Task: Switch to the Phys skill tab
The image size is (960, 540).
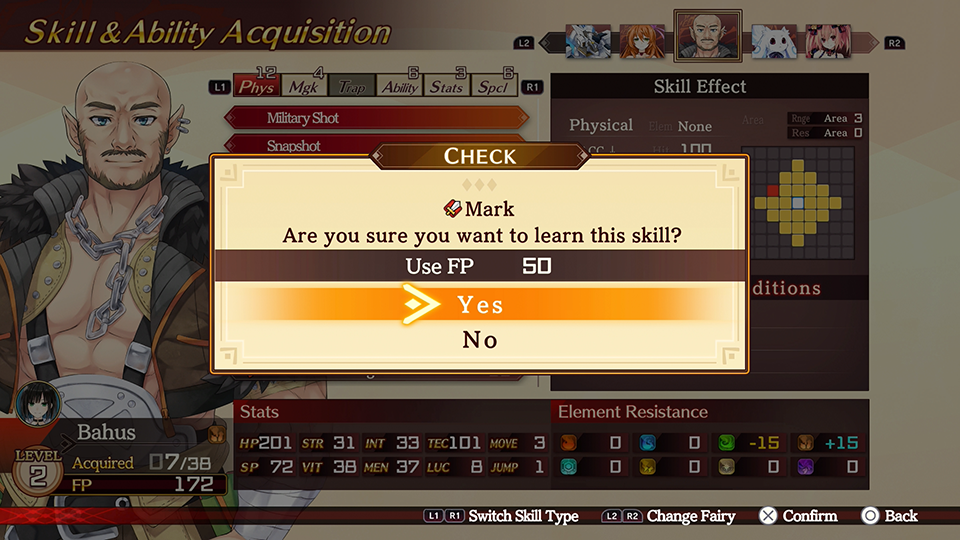Action: 257,87
